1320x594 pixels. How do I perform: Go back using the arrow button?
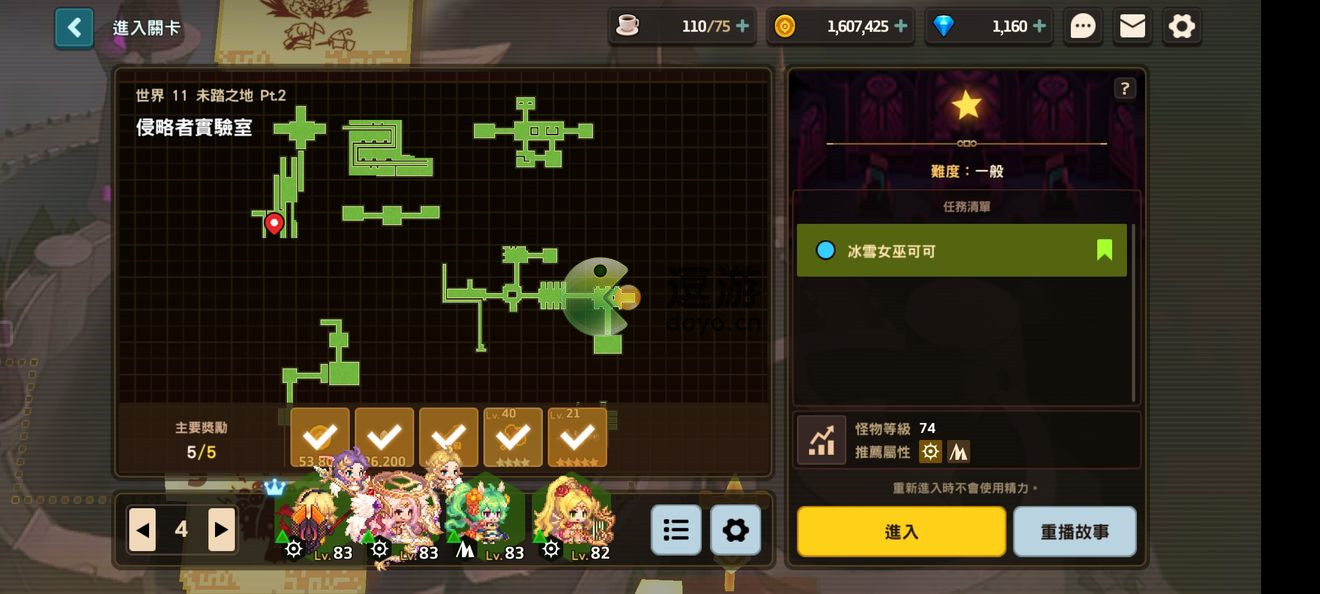coord(74,28)
